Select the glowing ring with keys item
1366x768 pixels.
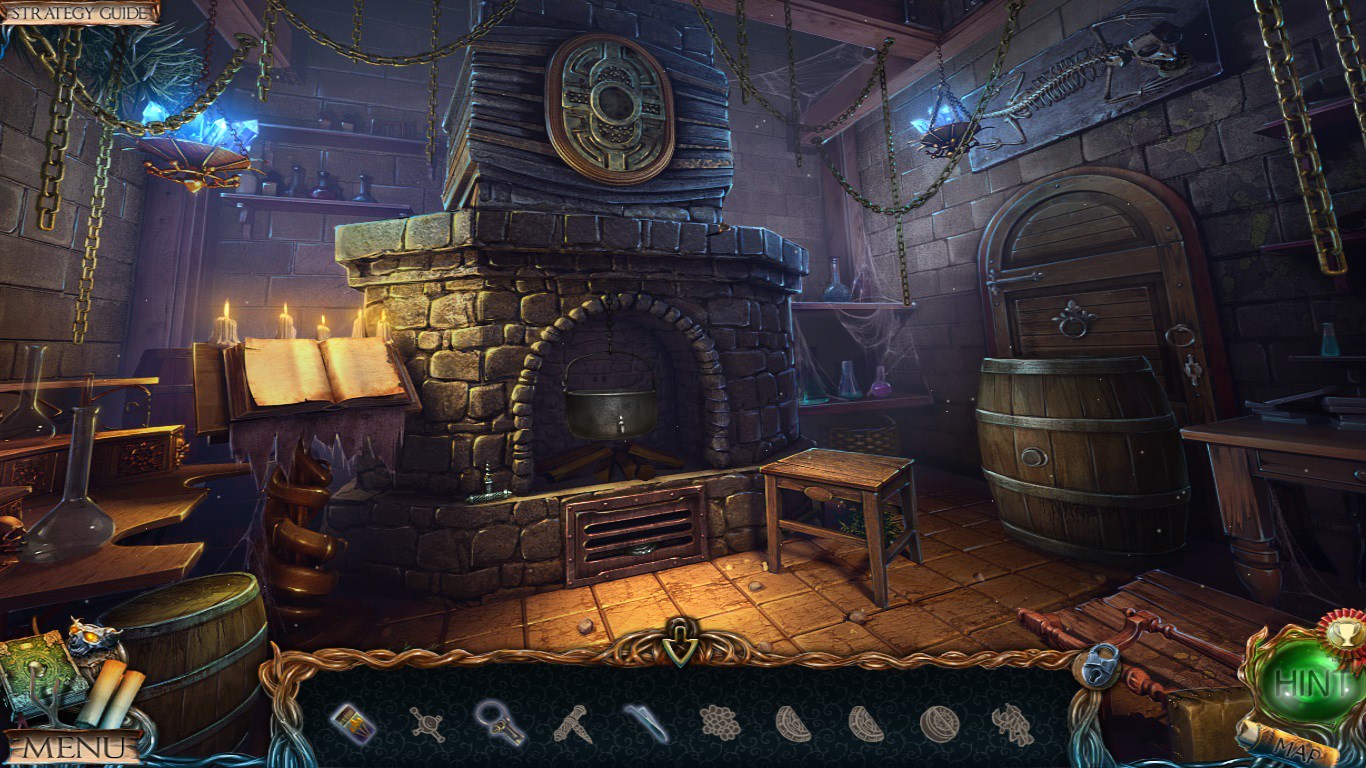[x=499, y=722]
